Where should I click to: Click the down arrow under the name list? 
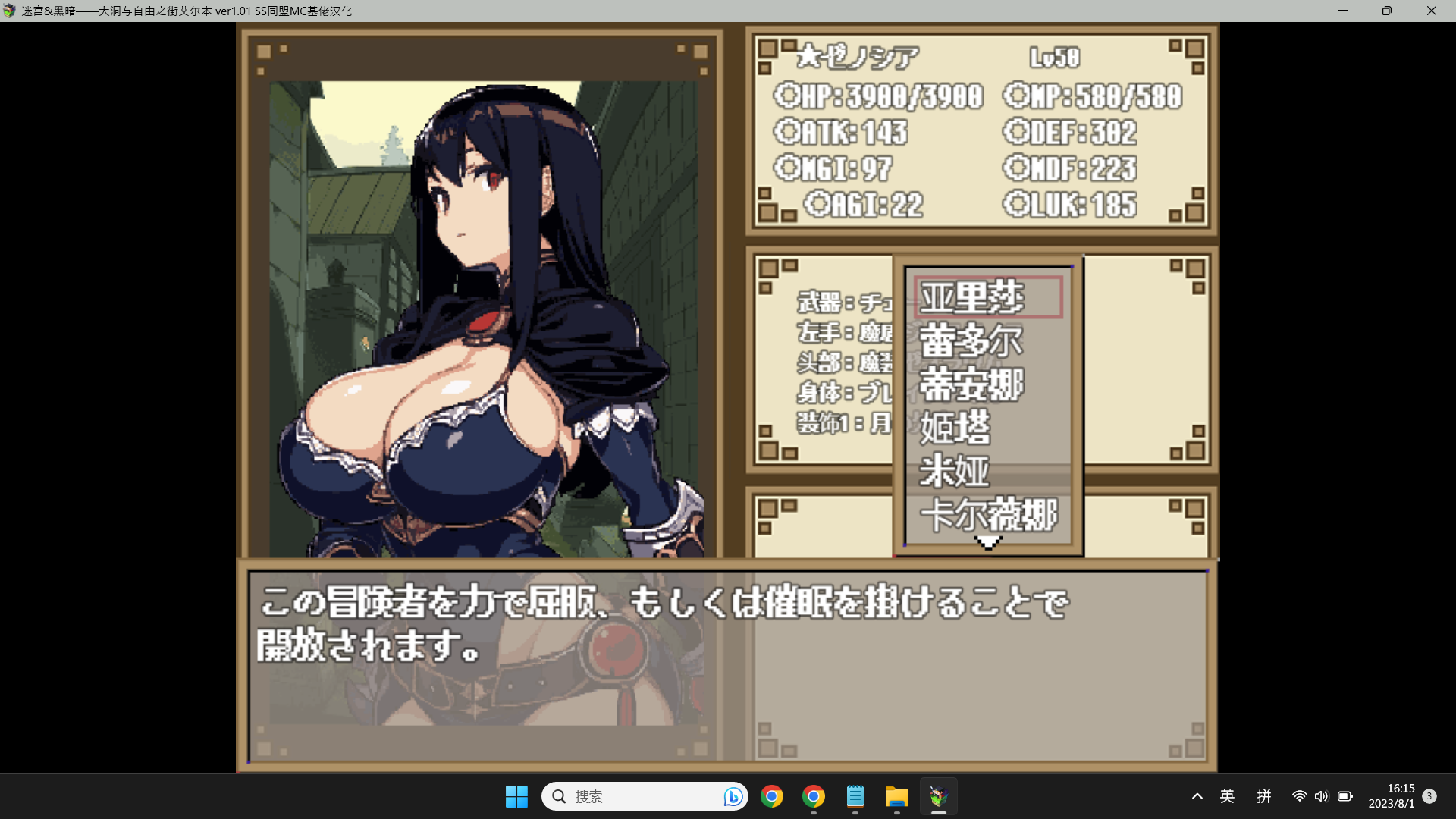click(x=988, y=542)
